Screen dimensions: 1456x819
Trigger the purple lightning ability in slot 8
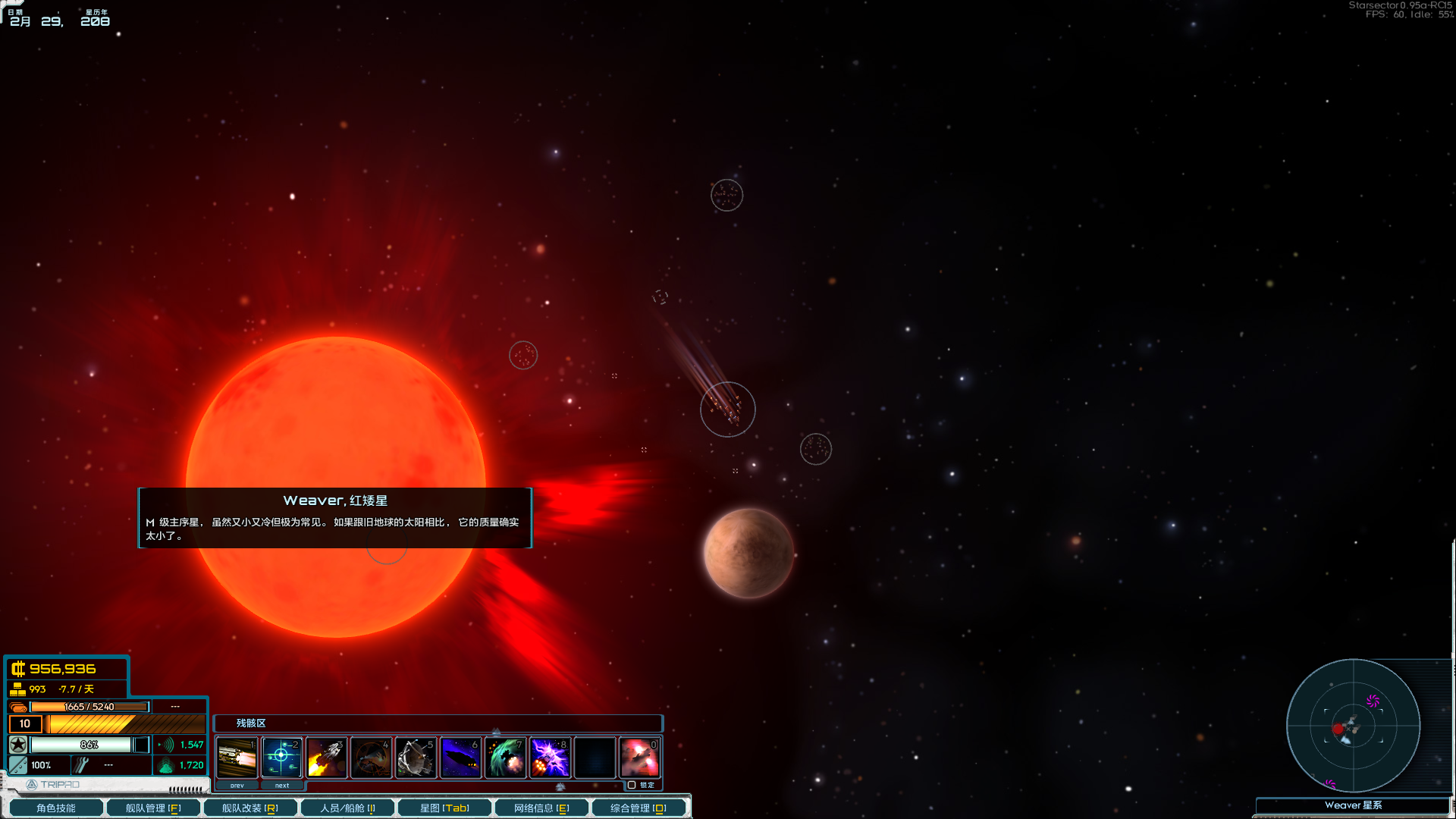point(550,758)
